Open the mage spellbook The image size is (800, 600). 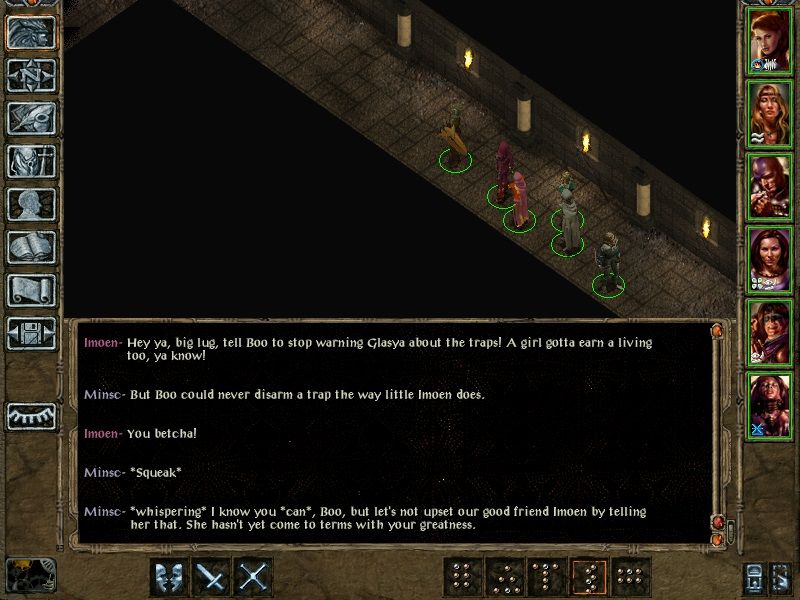click(31, 247)
